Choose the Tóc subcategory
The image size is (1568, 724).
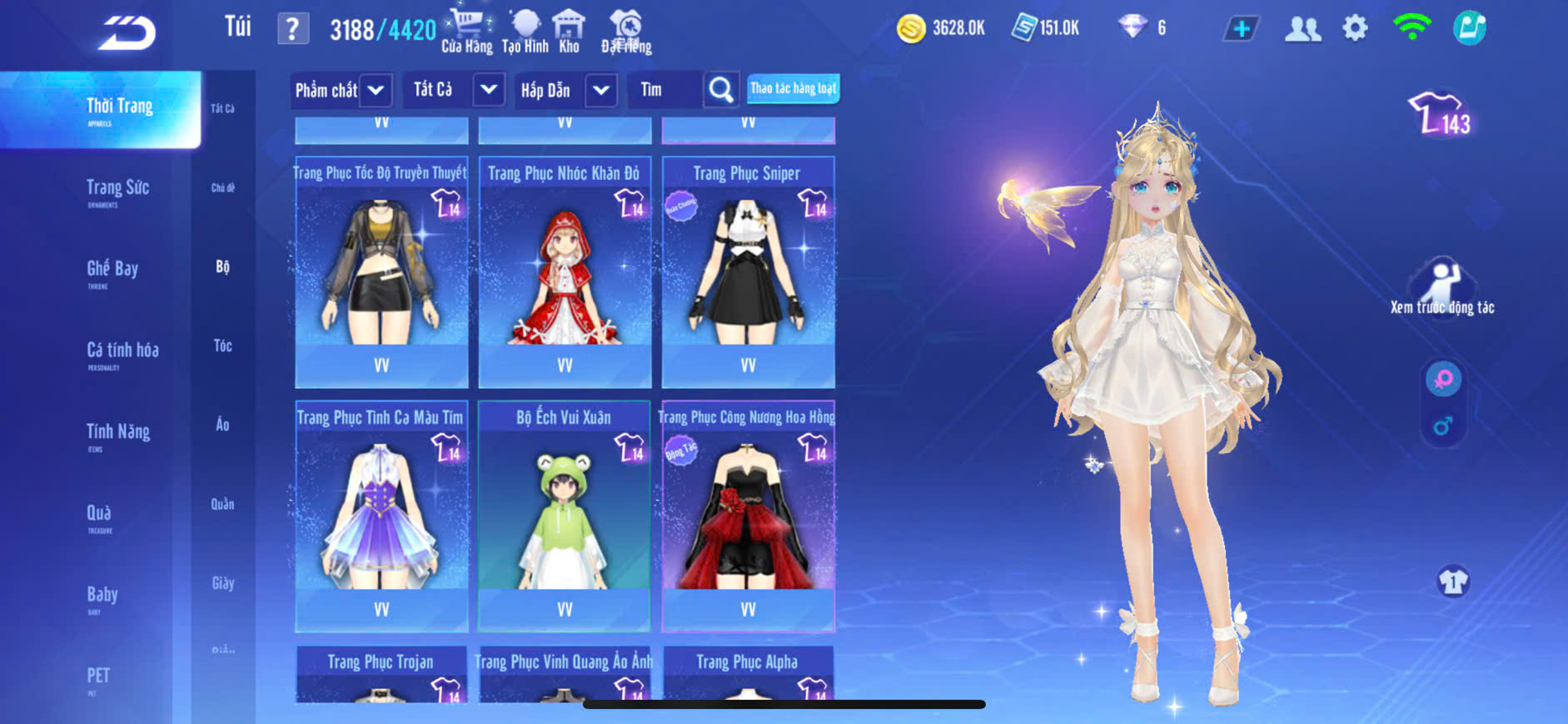tap(222, 345)
